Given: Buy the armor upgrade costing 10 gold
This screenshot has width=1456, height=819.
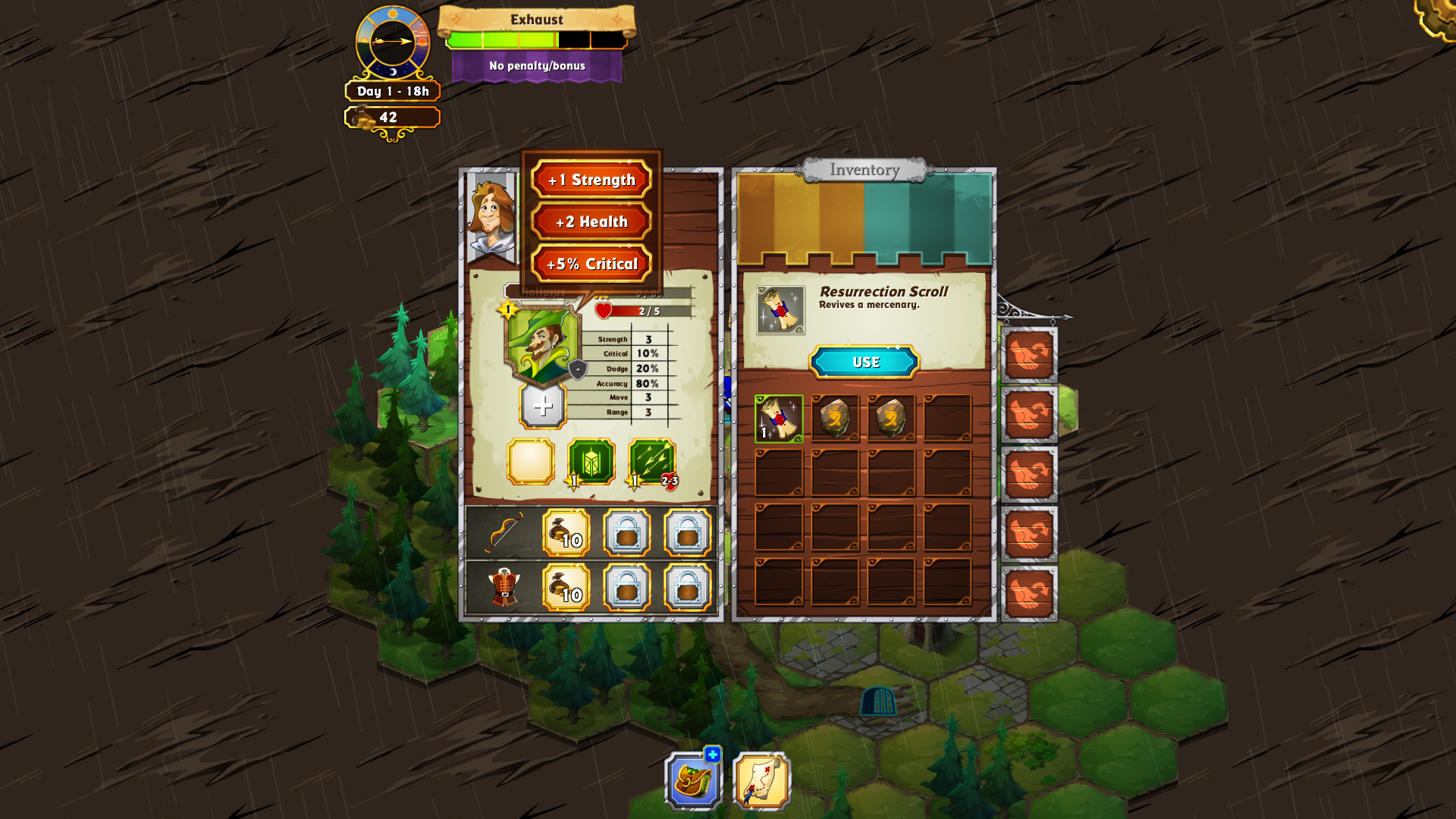Looking at the screenshot, I should point(566,588).
